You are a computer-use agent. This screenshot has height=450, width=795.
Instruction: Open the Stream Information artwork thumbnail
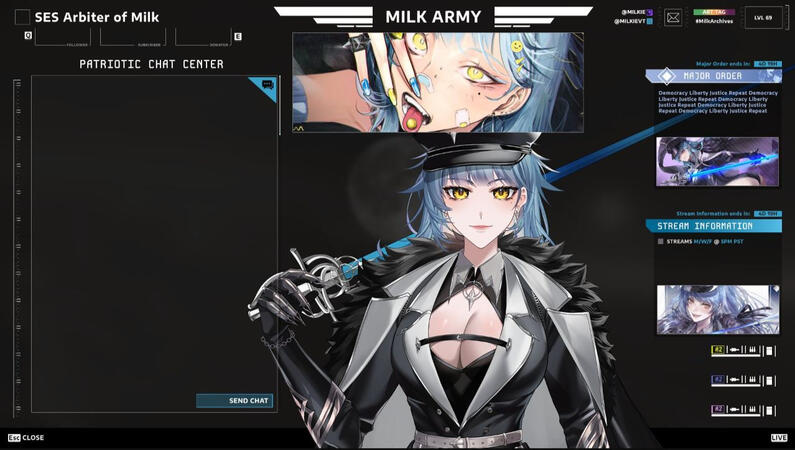click(717, 309)
